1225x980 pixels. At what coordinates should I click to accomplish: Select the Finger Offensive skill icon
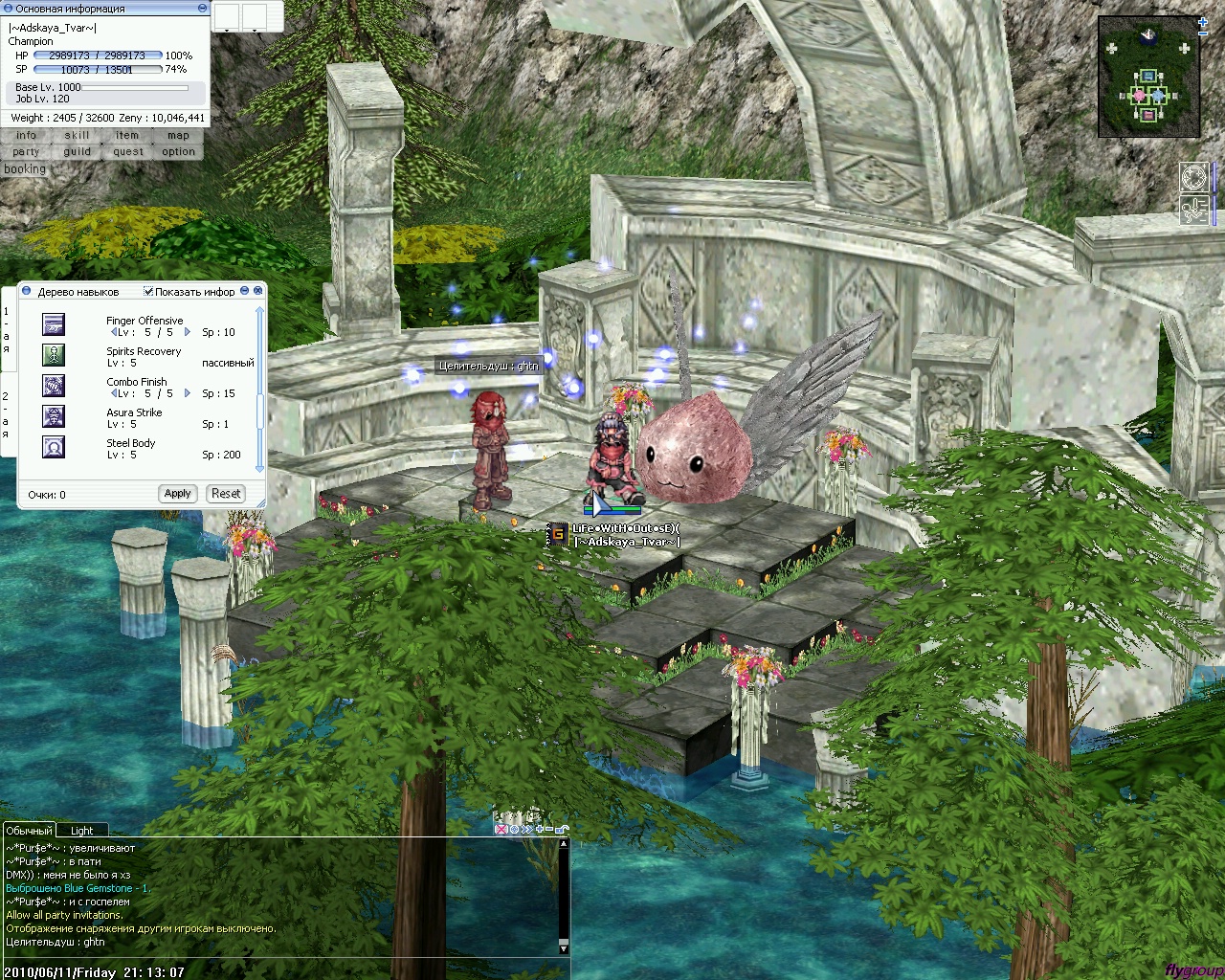tap(54, 324)
